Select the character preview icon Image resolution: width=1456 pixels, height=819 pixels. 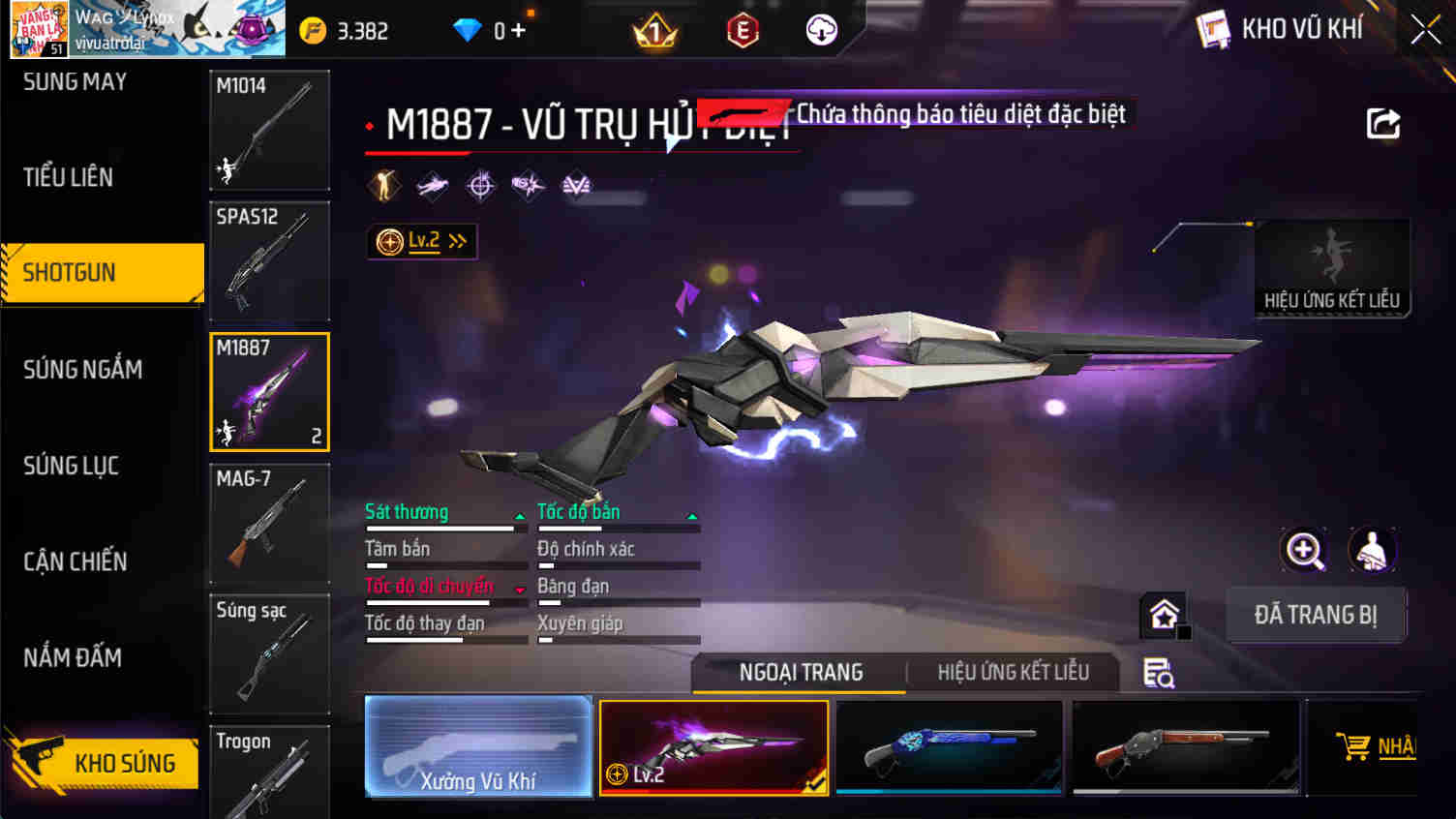point(1373,550)
